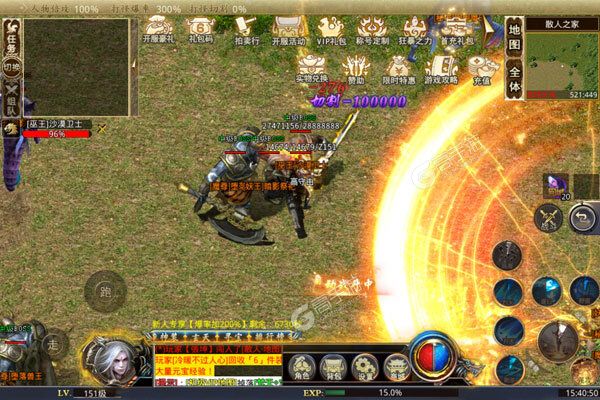Open the 赞助 sponsor menu
The height and width of the screenshot is (400, 600).
tap(354, 67)
